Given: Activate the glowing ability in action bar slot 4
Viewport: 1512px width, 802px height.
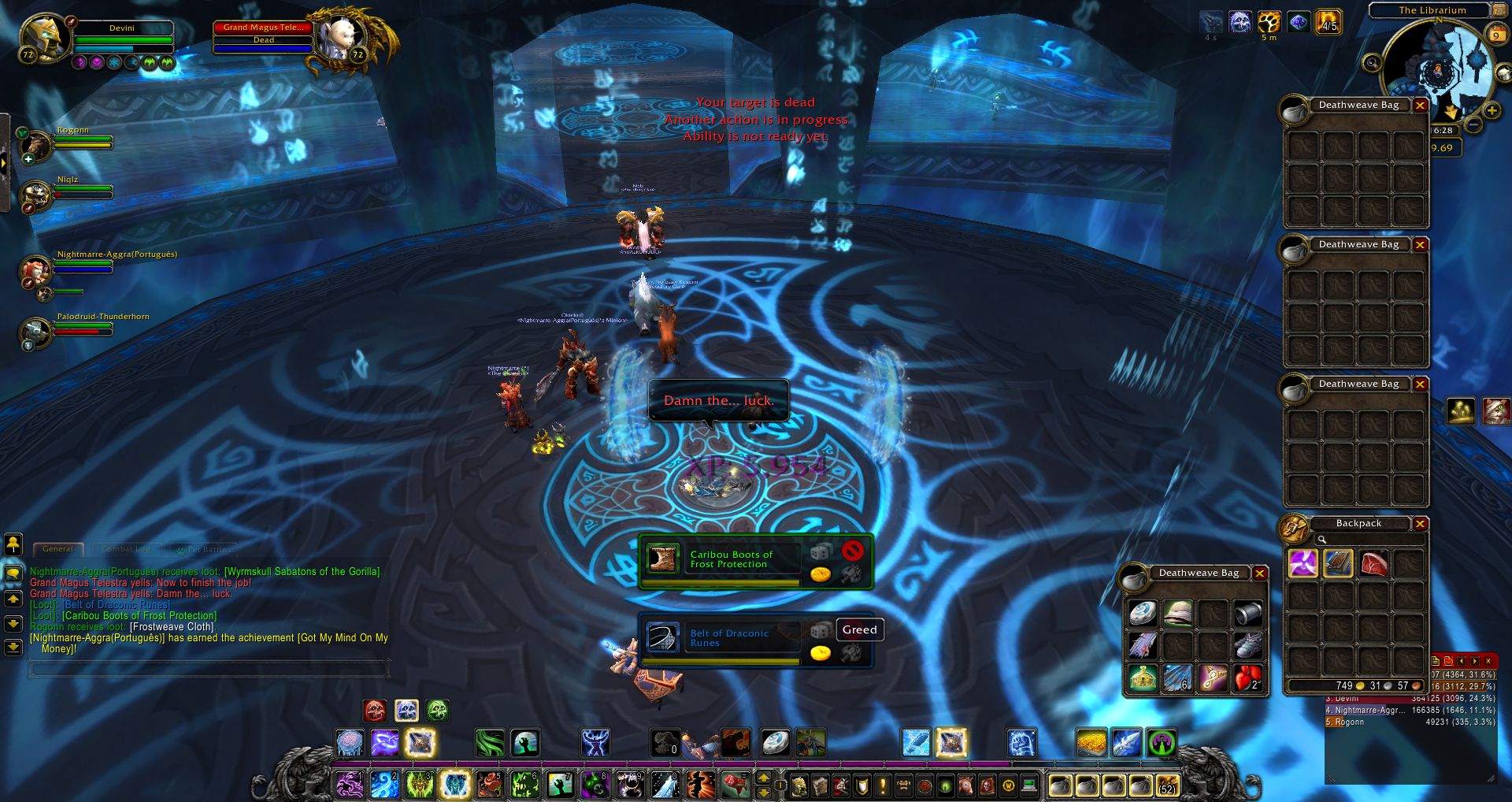Looking at the screenshot, I should coord(455,785).
